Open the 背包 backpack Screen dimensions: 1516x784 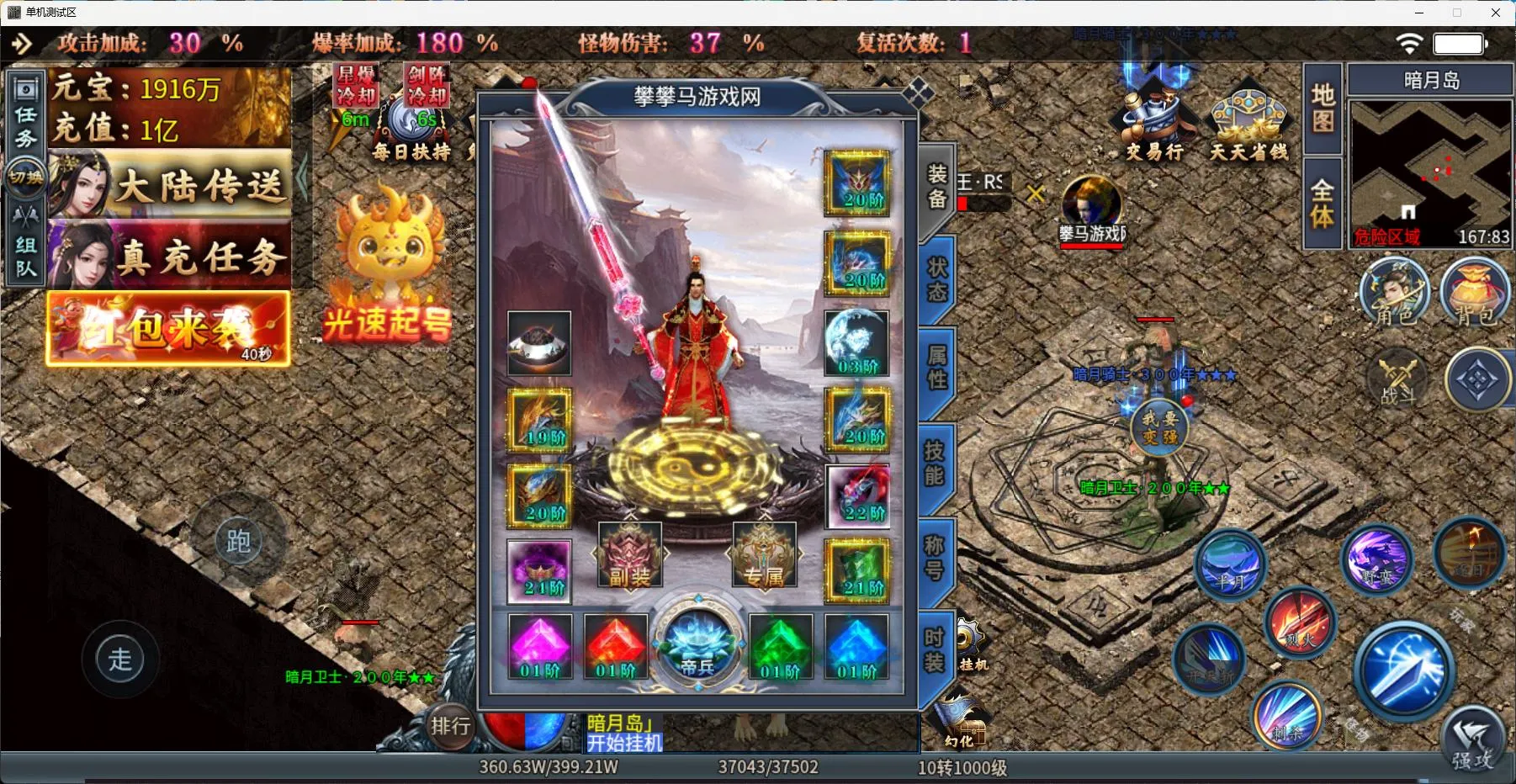click(1476, 292)
